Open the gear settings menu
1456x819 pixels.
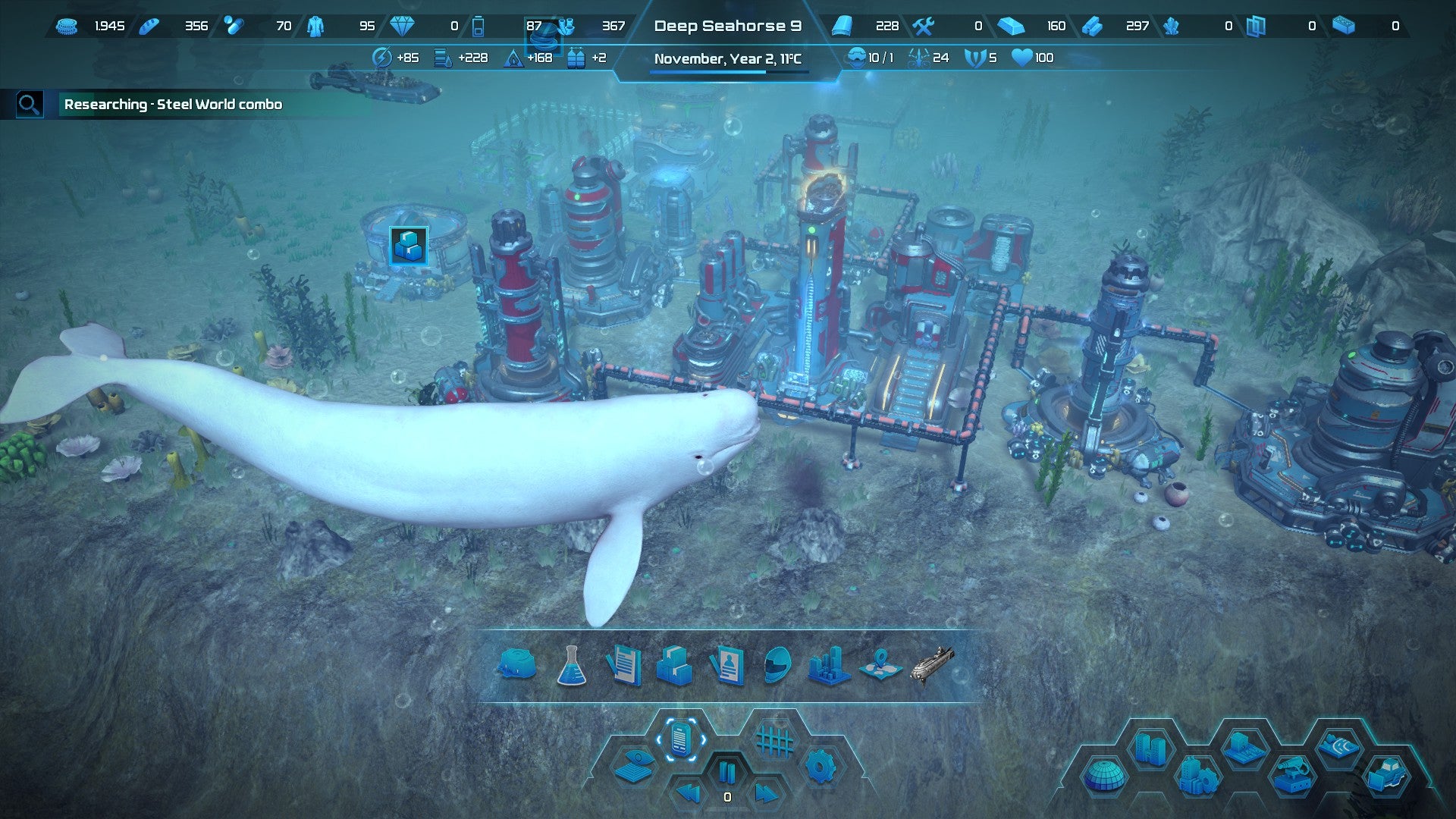pos(820,767)
